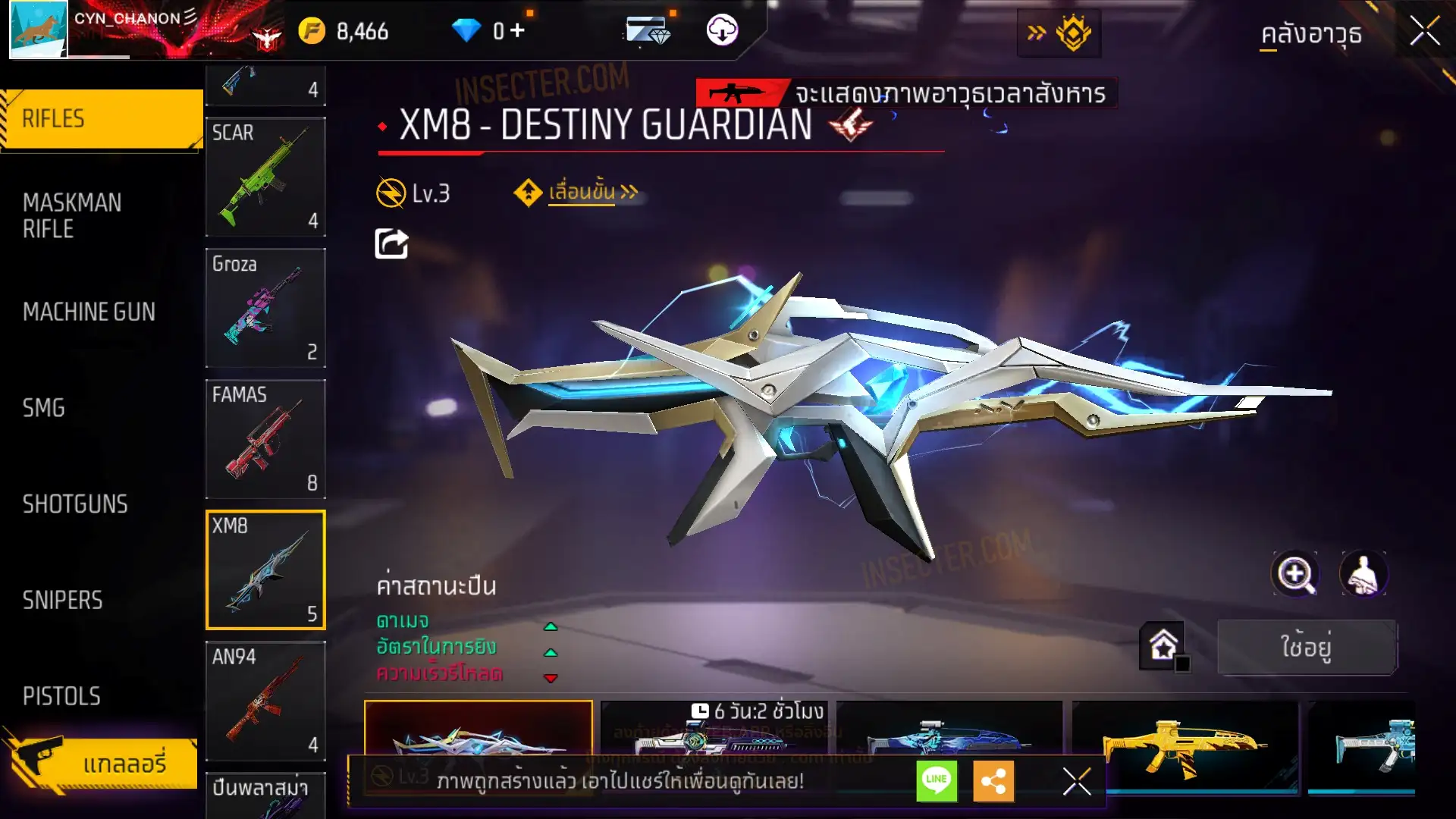Close the weapon armory screen

(x=1424, y=32)
